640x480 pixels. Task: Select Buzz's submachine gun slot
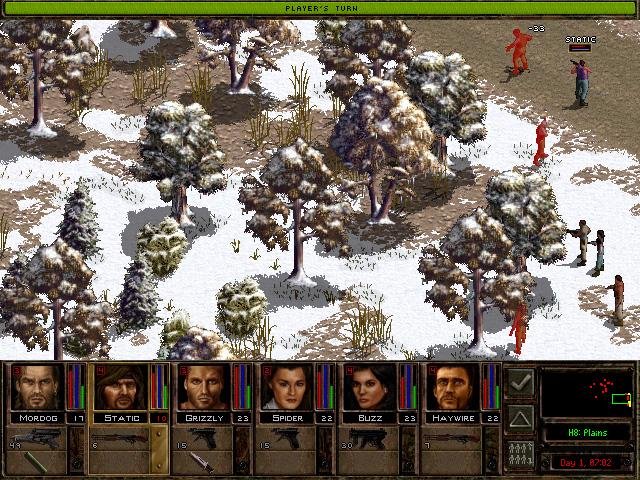(370, 437)
